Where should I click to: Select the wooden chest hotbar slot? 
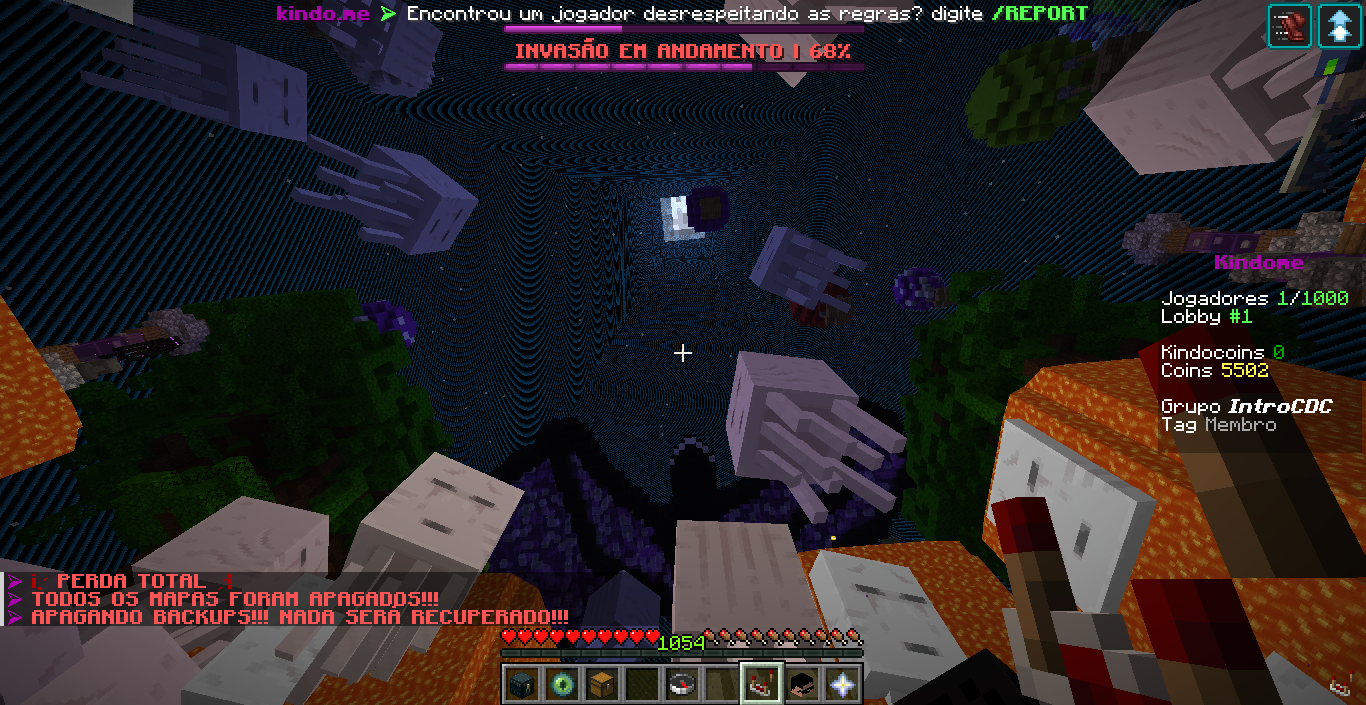pyautogui.click(x=601, y=684)
